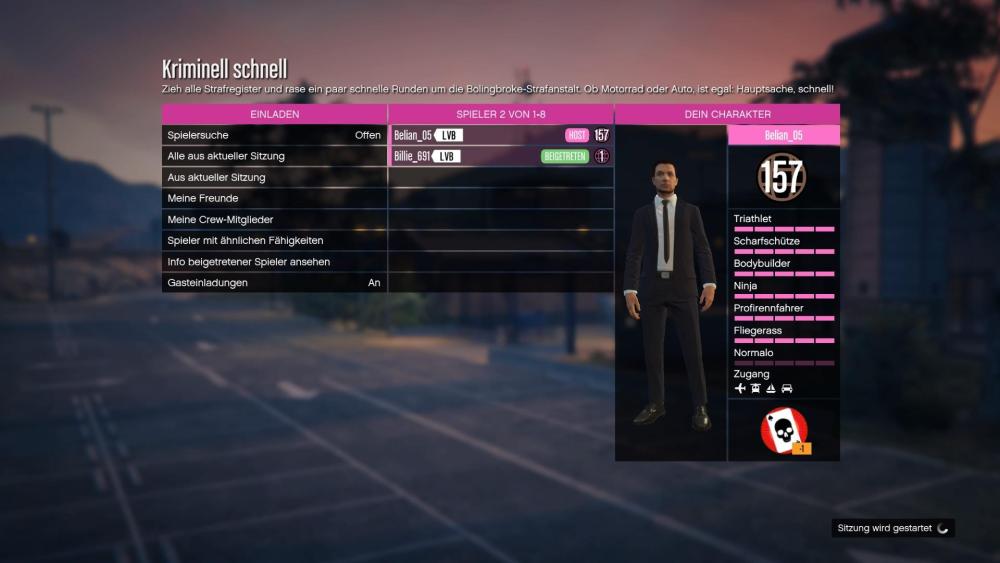Click the EINLADEN column header
Viewport: 1000px width, 563px height.
(274, 114)
